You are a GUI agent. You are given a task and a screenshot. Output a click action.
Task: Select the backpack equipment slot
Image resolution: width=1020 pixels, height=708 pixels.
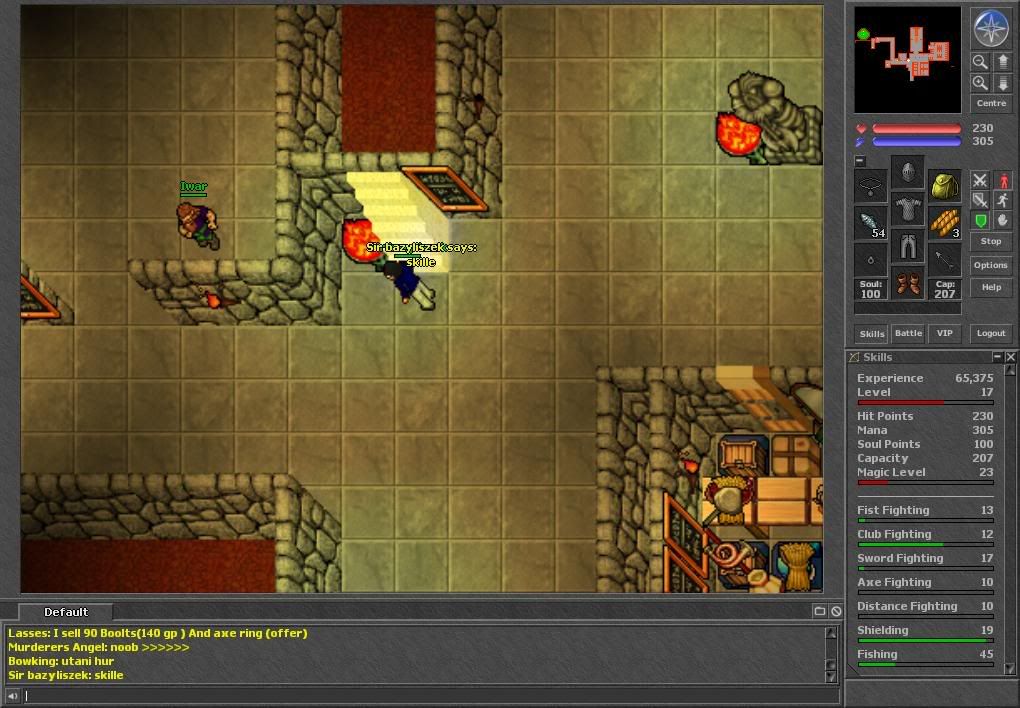tap(944, 185)
